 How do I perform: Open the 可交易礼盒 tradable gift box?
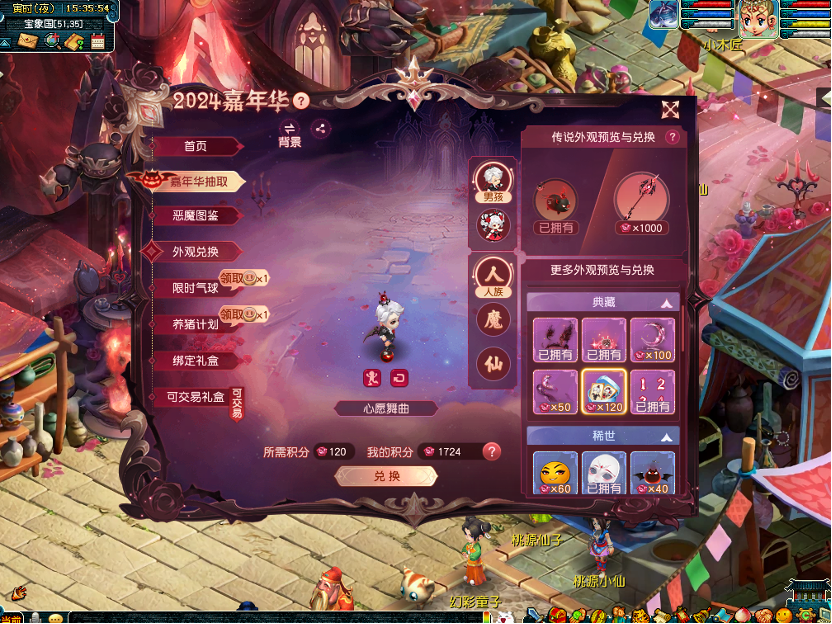coord(194,397)
